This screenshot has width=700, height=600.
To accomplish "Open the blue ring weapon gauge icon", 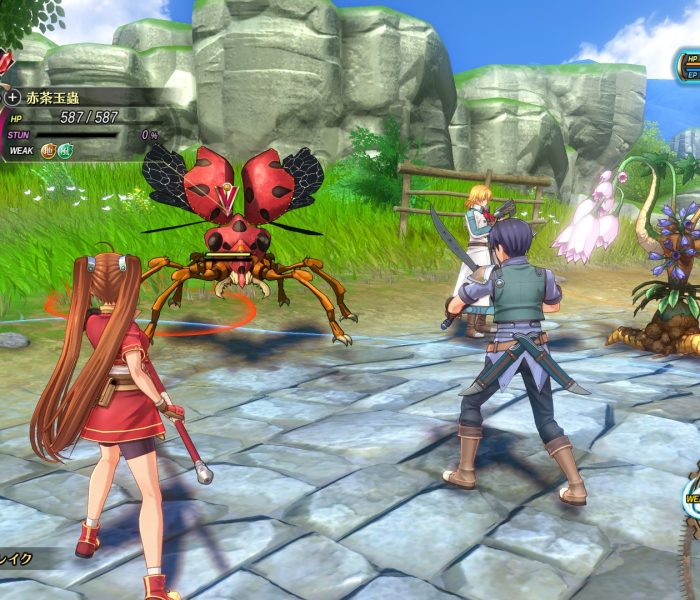I will click(691, 496).
